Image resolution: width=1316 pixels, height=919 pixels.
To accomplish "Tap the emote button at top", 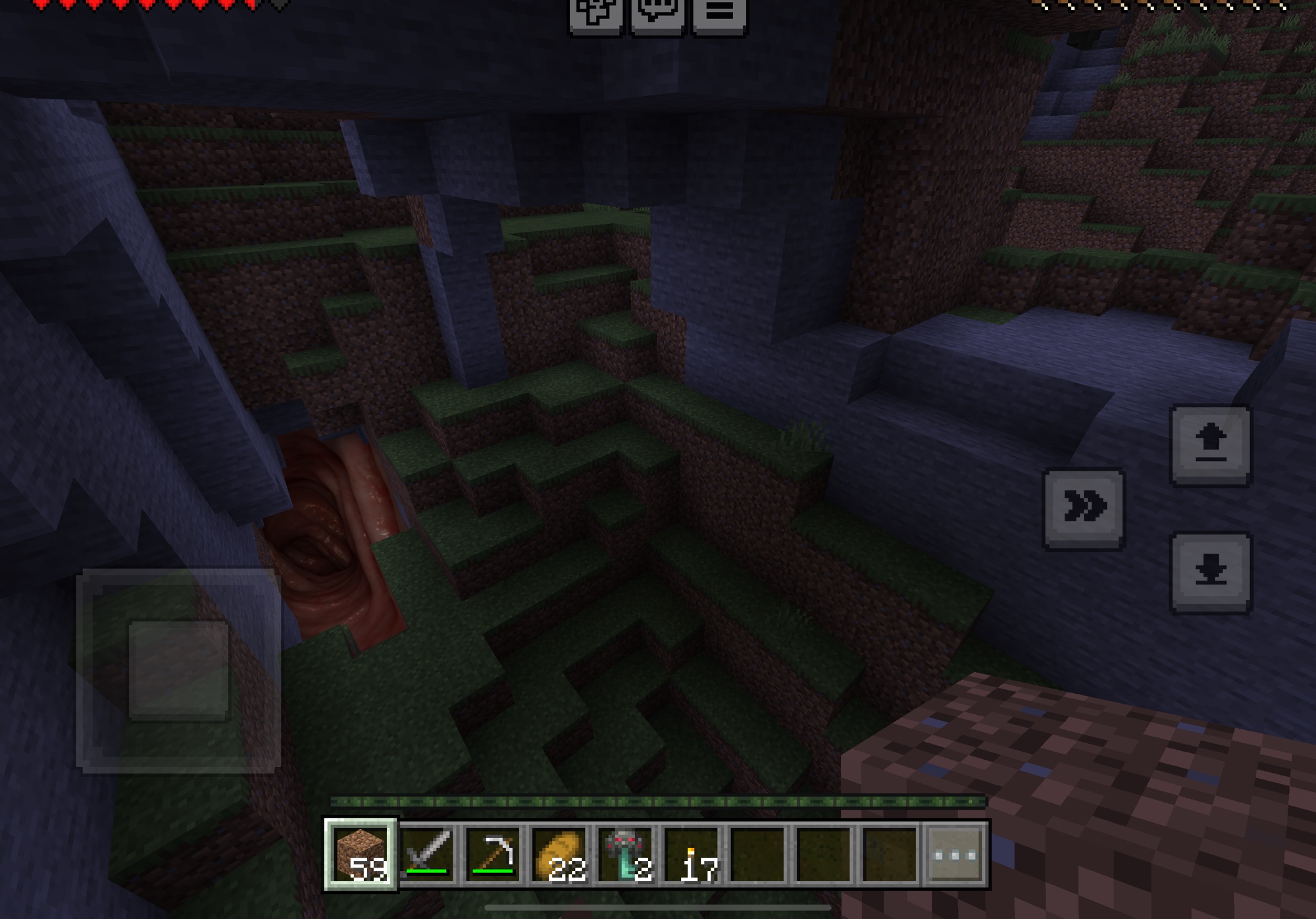I will [595, 13].
